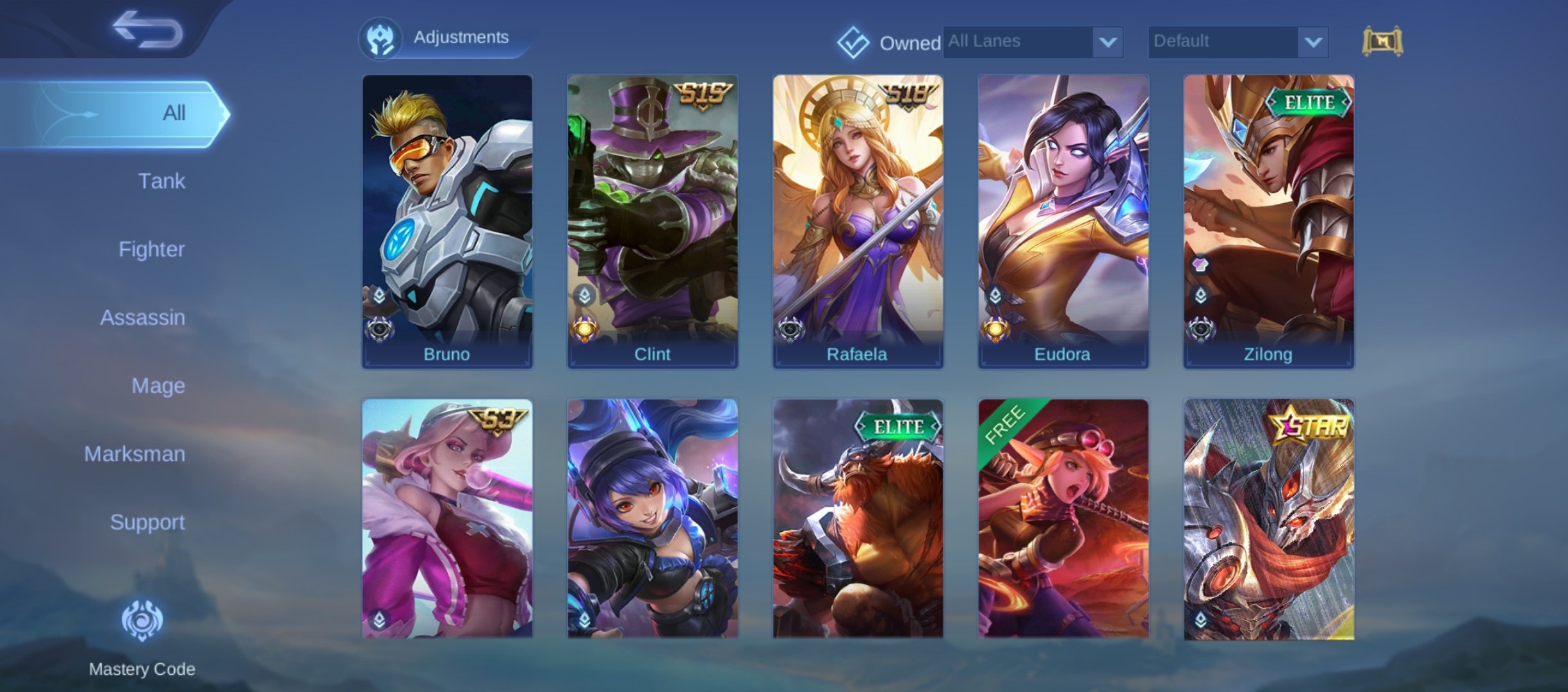
Task: Select the Zilong hero card
Action: 1268,221
